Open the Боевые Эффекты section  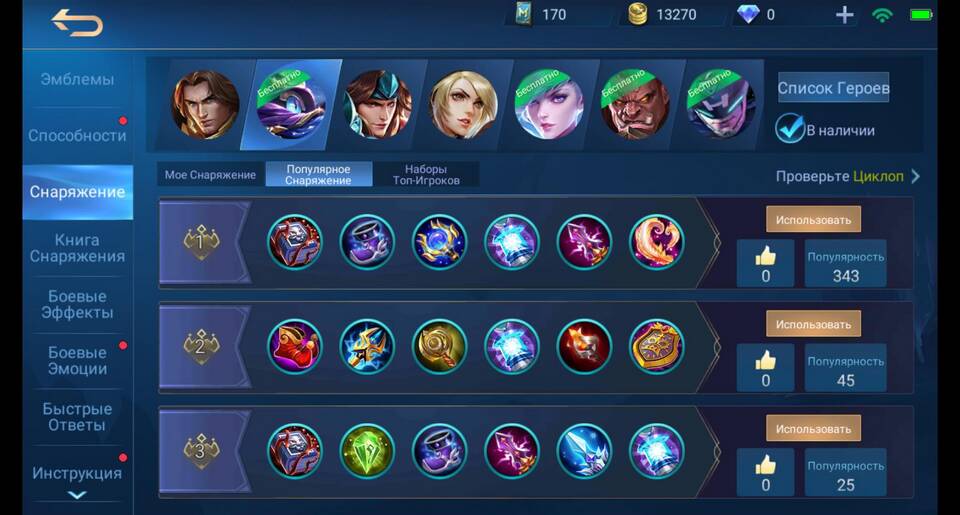[77, 304]
